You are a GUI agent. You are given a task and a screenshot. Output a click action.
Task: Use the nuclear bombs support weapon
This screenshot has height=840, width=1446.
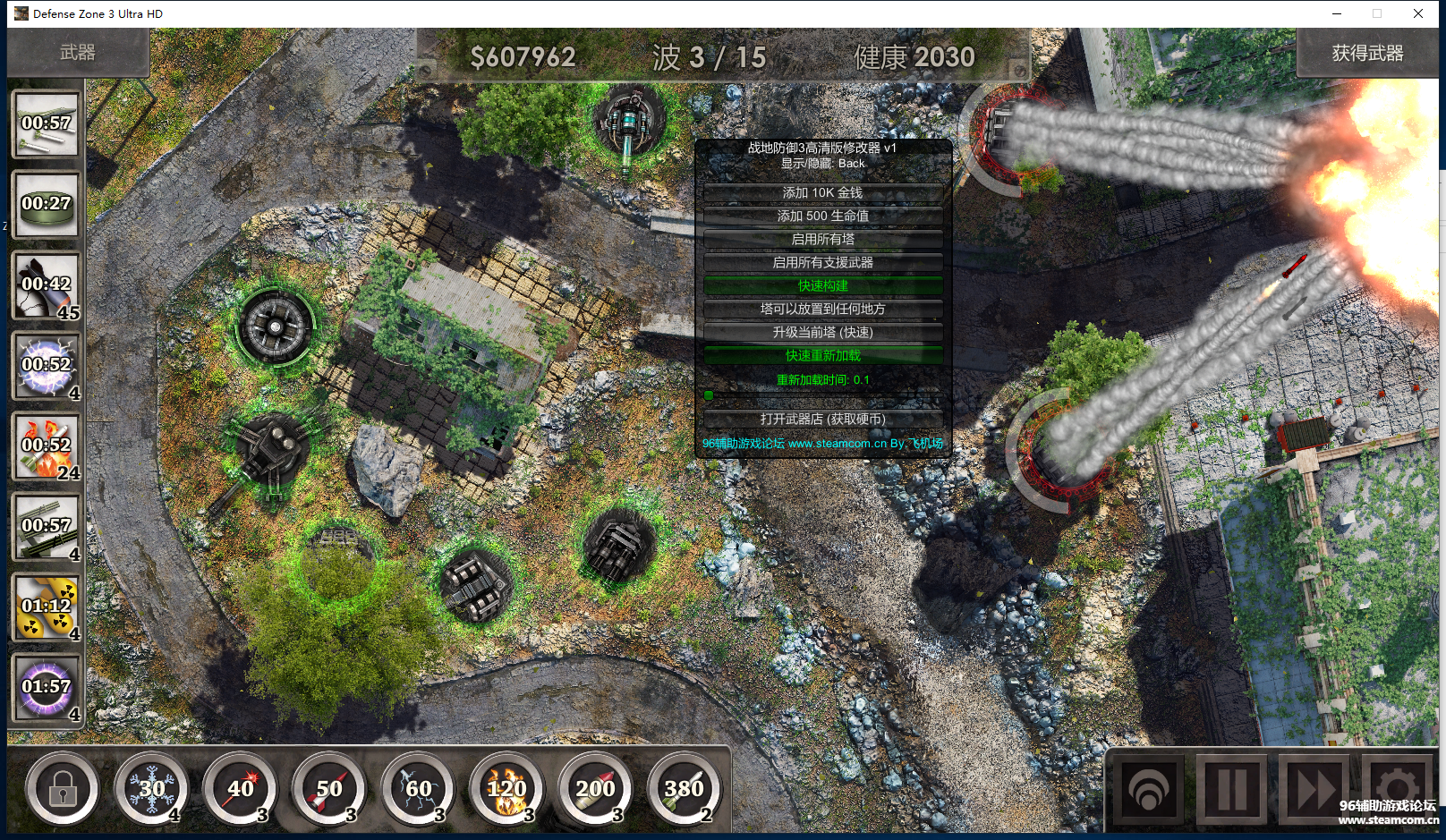click(x=47, y=607)
